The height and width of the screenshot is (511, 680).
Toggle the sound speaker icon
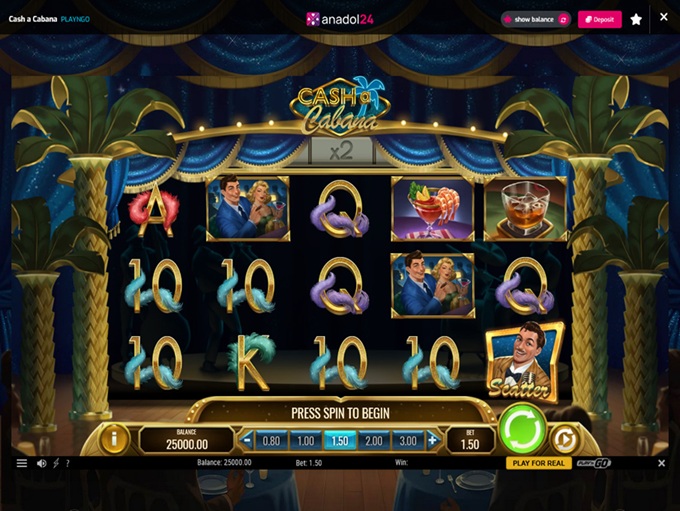point(42,463)
